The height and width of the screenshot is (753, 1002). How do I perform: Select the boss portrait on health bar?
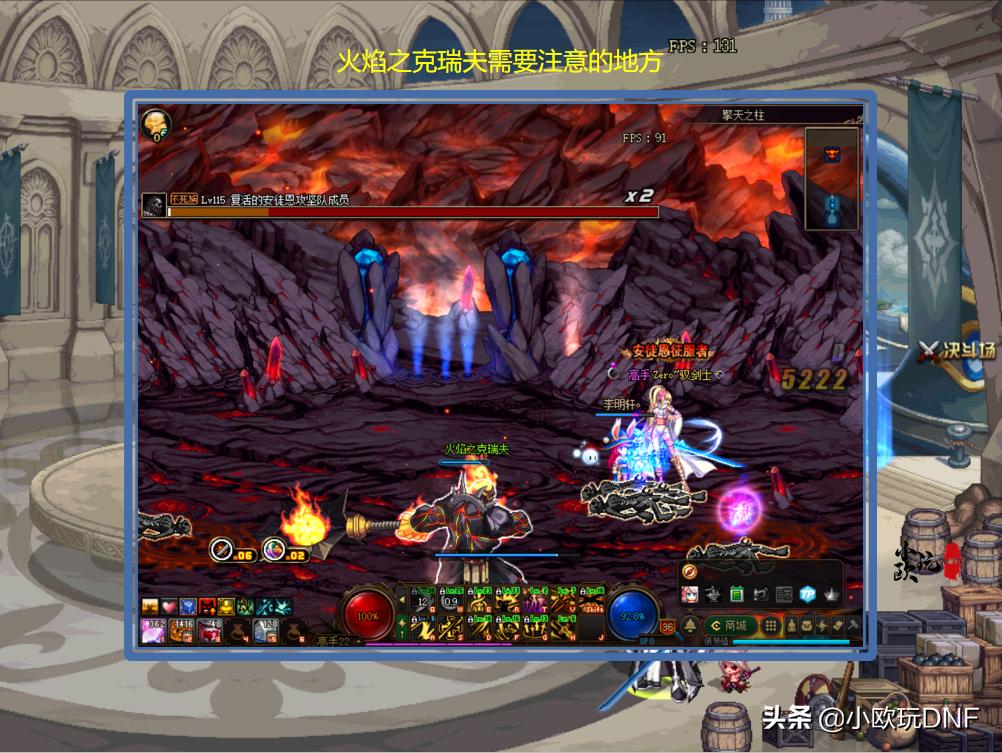[x=153, y=205]
